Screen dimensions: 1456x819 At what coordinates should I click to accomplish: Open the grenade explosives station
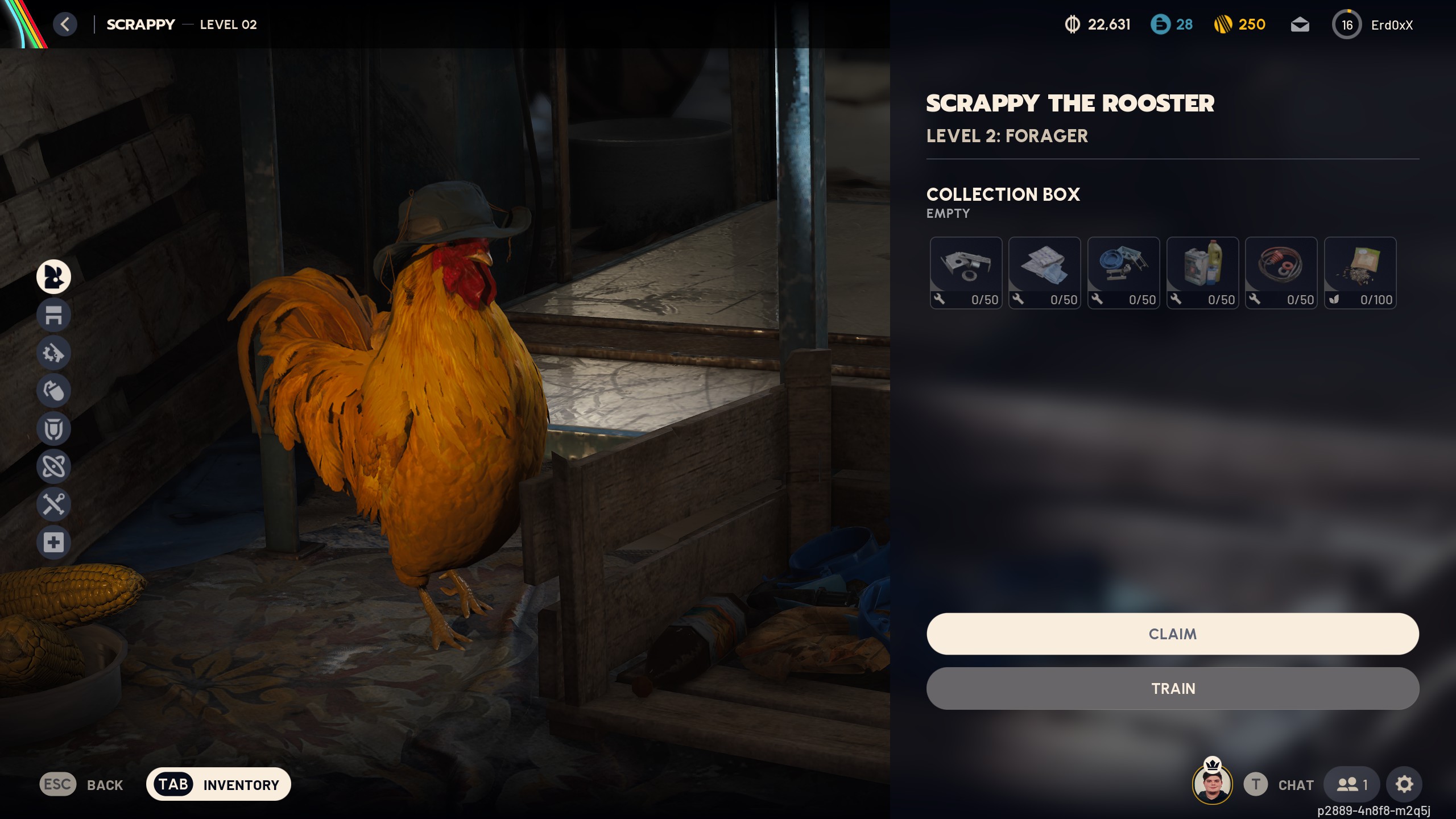53,391
